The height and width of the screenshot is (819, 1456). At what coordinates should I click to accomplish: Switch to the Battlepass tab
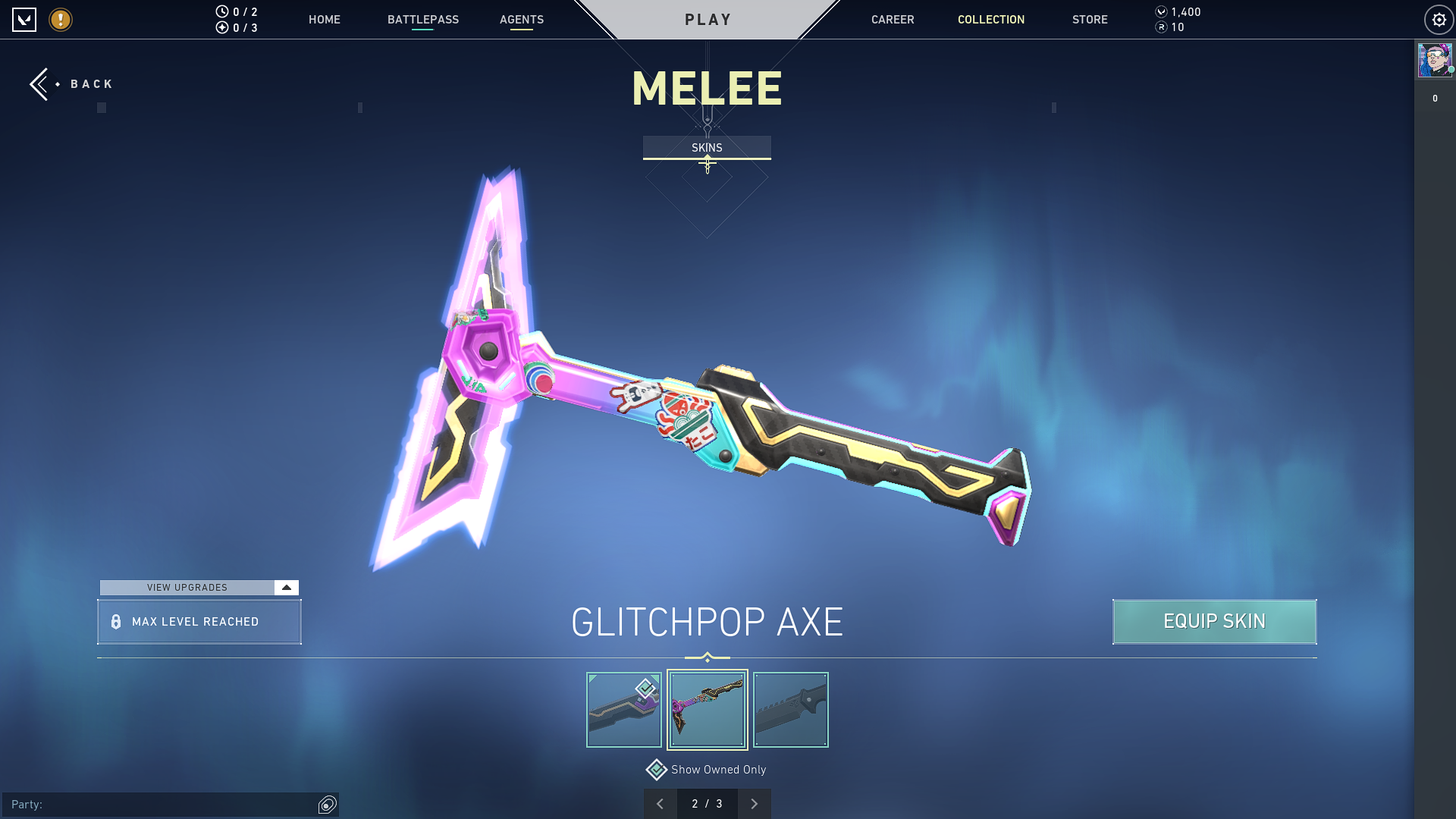coord(423,20)
